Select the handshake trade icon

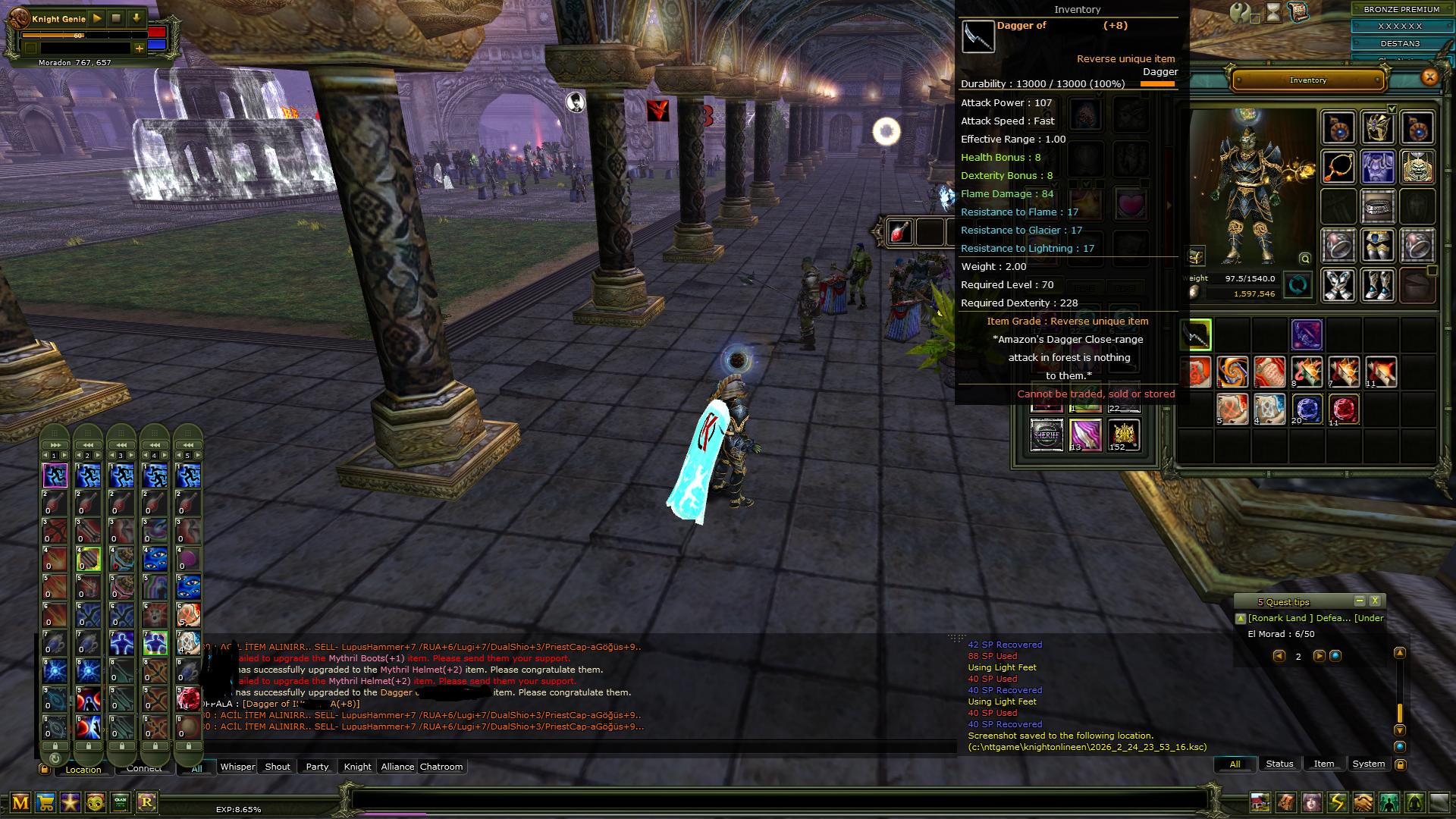pyautogui.click(x=1363, y=800)
